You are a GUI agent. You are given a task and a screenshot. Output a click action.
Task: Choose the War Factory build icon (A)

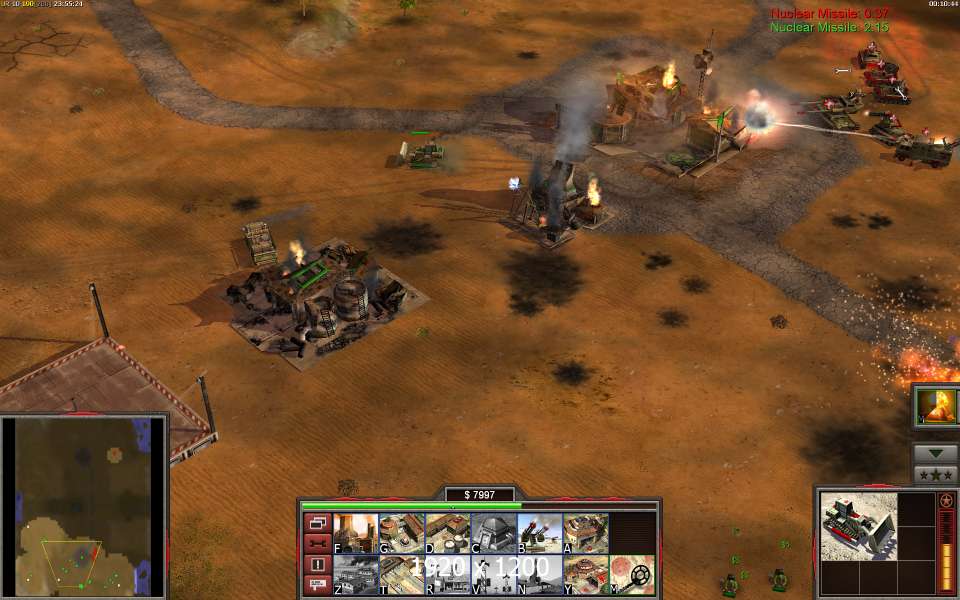click(x=585, y=533)
